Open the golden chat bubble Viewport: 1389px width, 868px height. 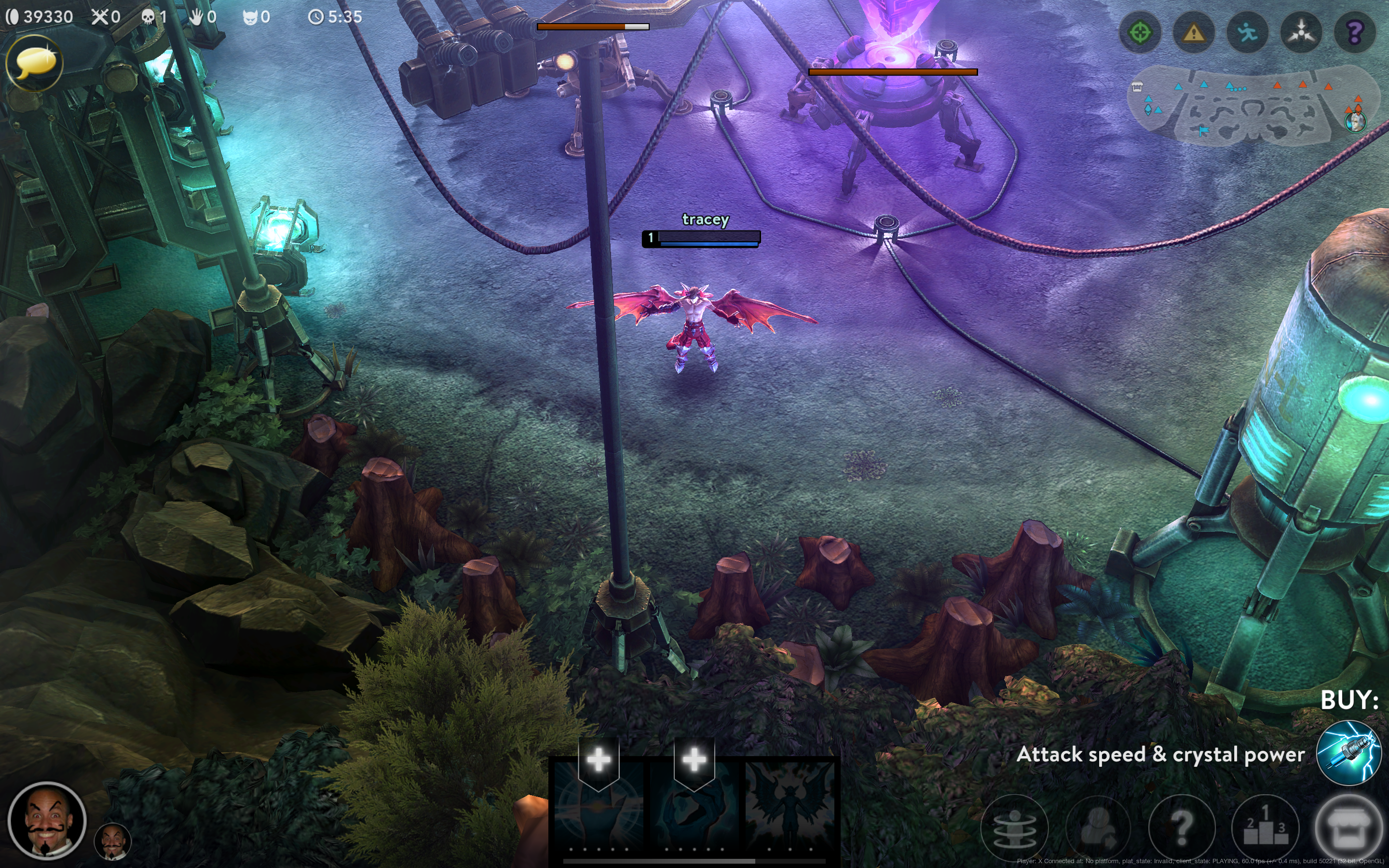point(34,63)
